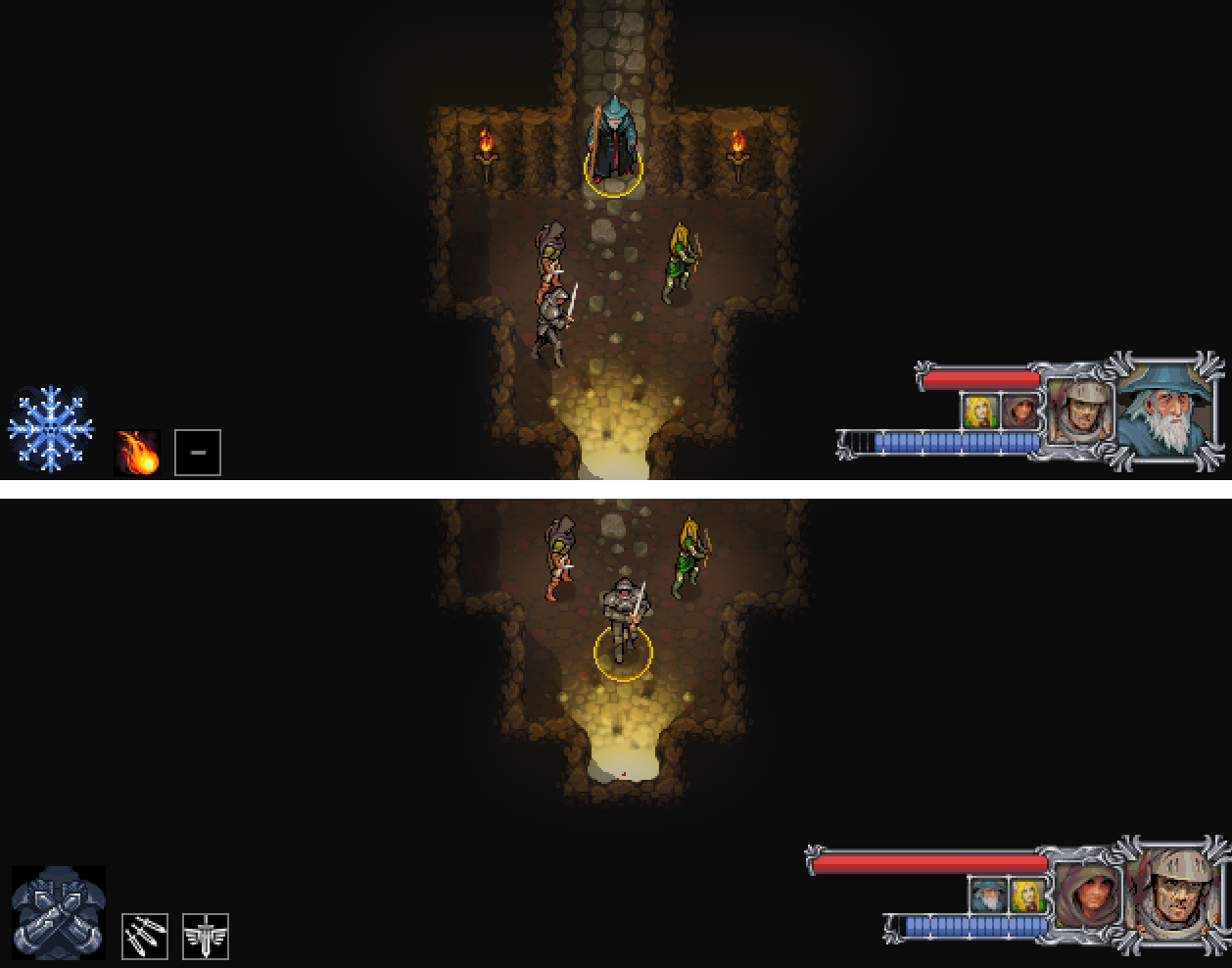Choose the small hooded rogue portrait
Screen dimensions: 1232x968
coord(1020,411)
